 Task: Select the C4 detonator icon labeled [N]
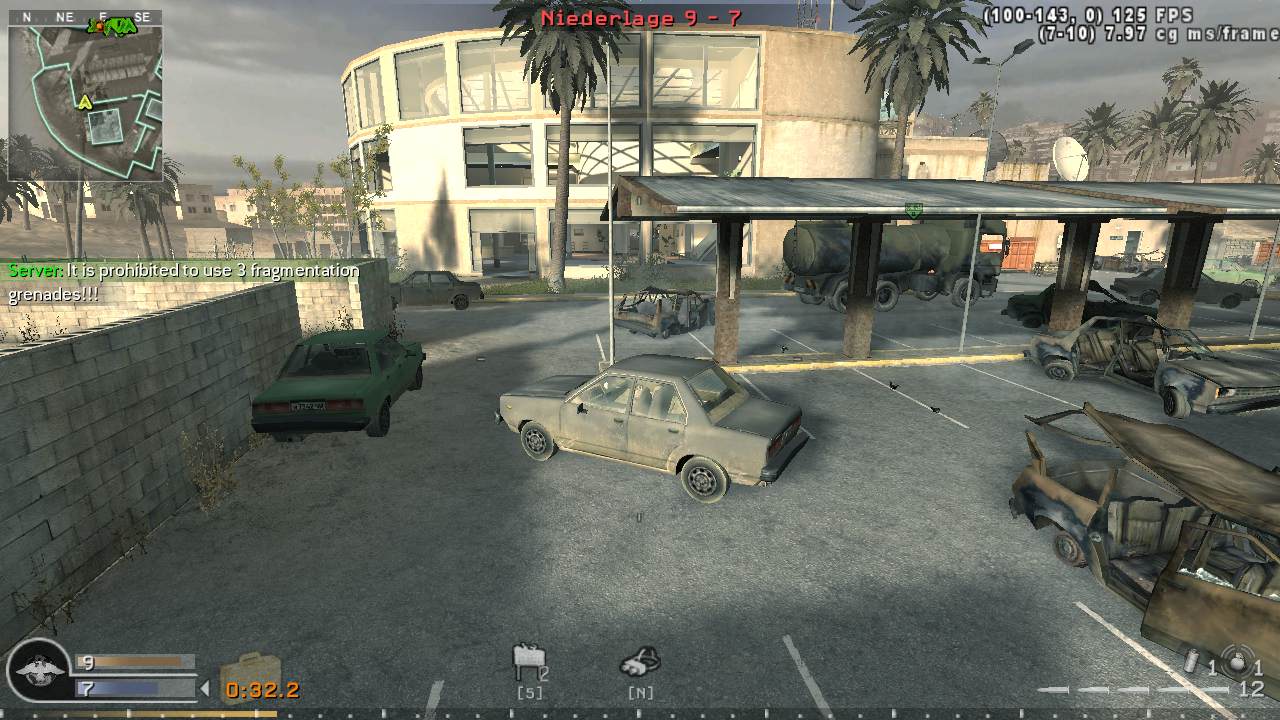pos(641,660)
